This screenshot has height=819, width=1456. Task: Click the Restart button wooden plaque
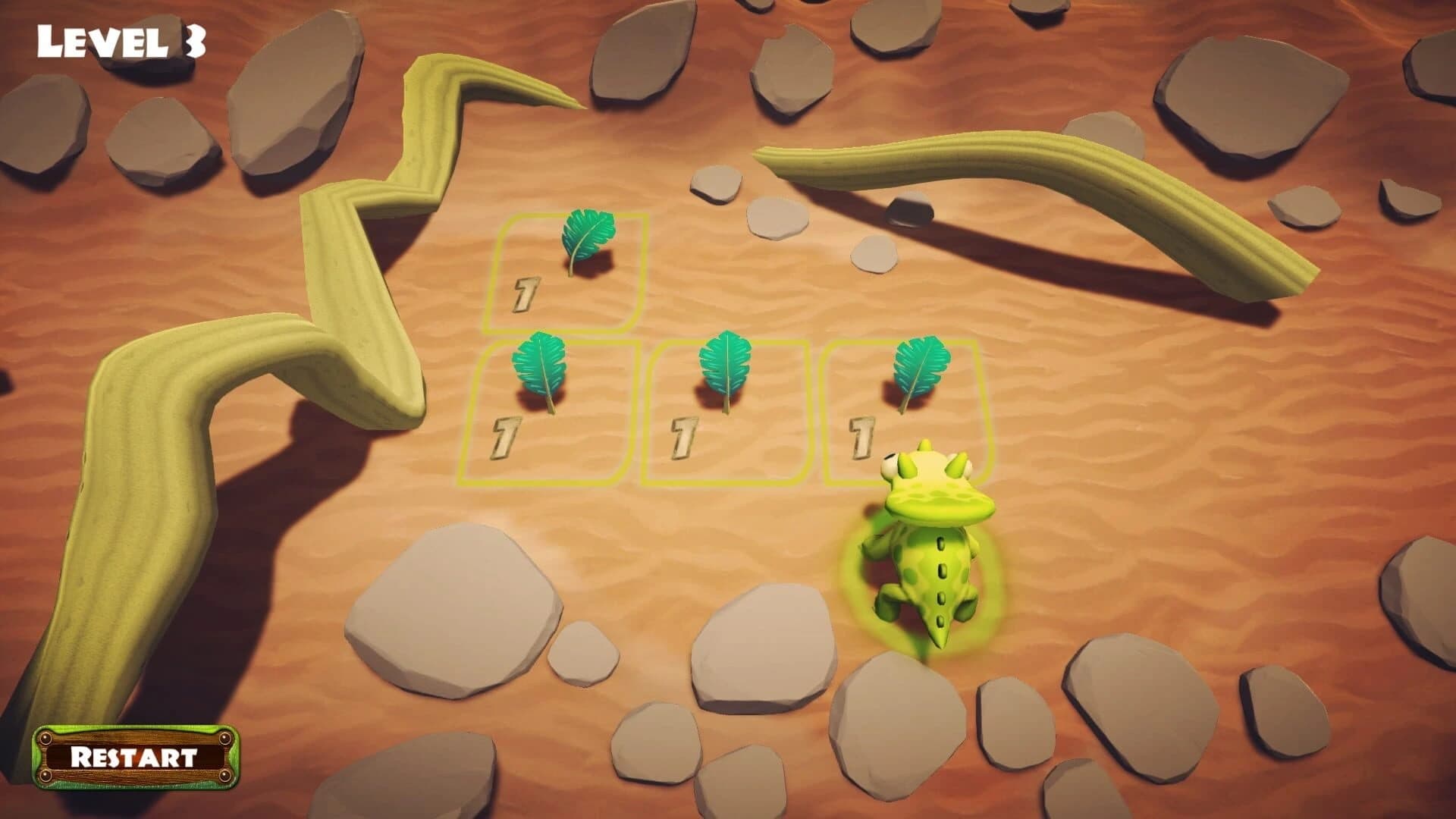tap(135, 757)
